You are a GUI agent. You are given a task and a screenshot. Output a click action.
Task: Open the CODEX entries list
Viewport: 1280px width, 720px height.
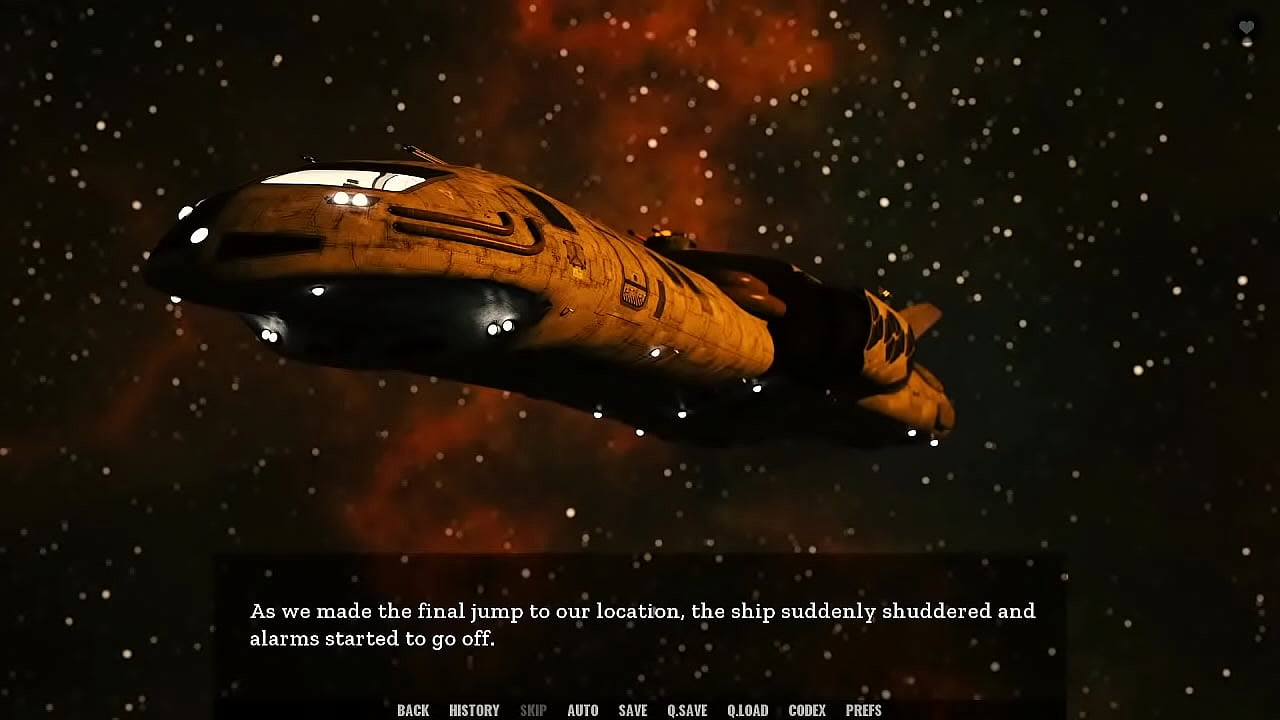[x=808, y=710]
